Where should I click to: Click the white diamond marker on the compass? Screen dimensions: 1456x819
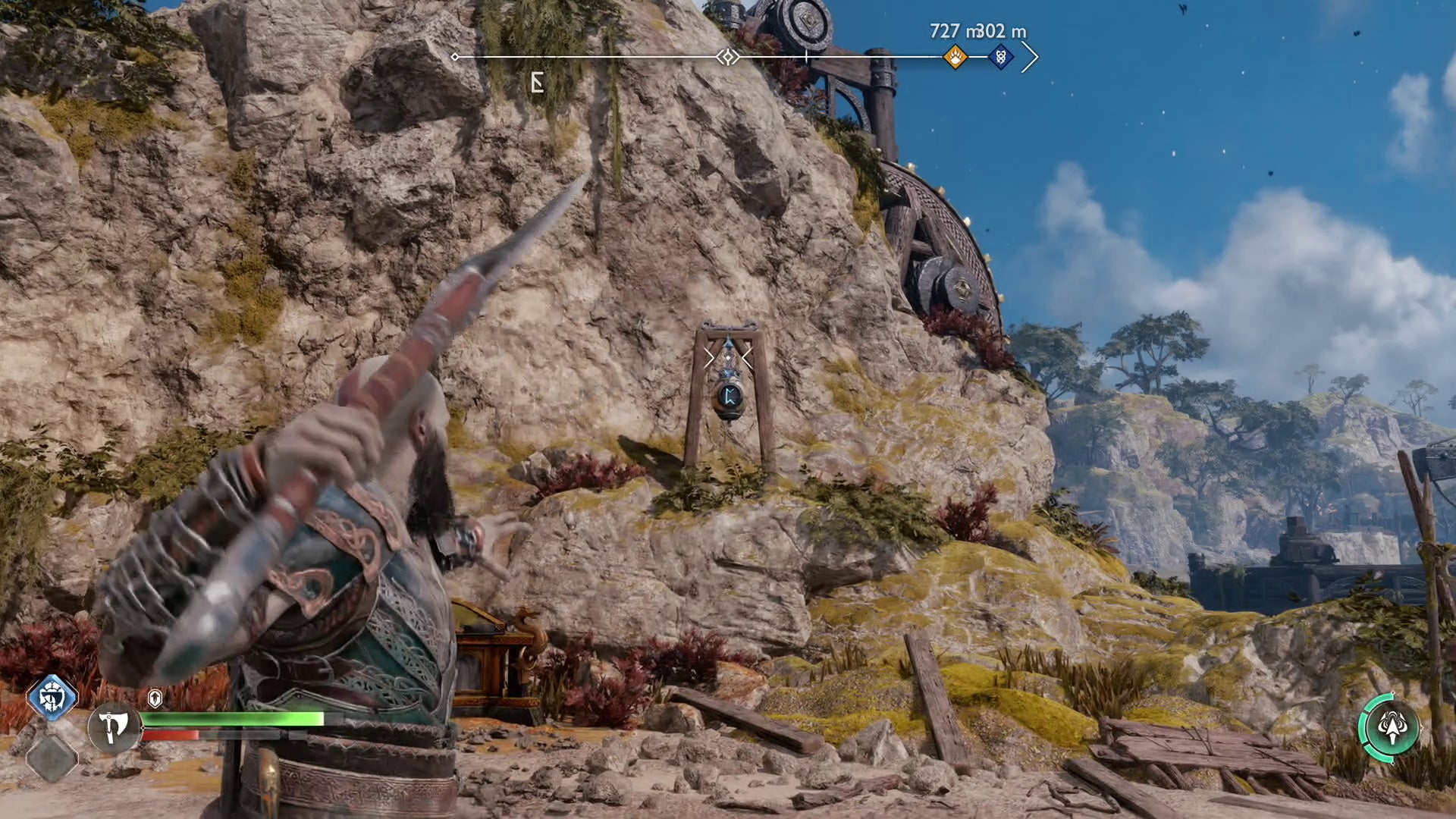(x=728, y=57)
